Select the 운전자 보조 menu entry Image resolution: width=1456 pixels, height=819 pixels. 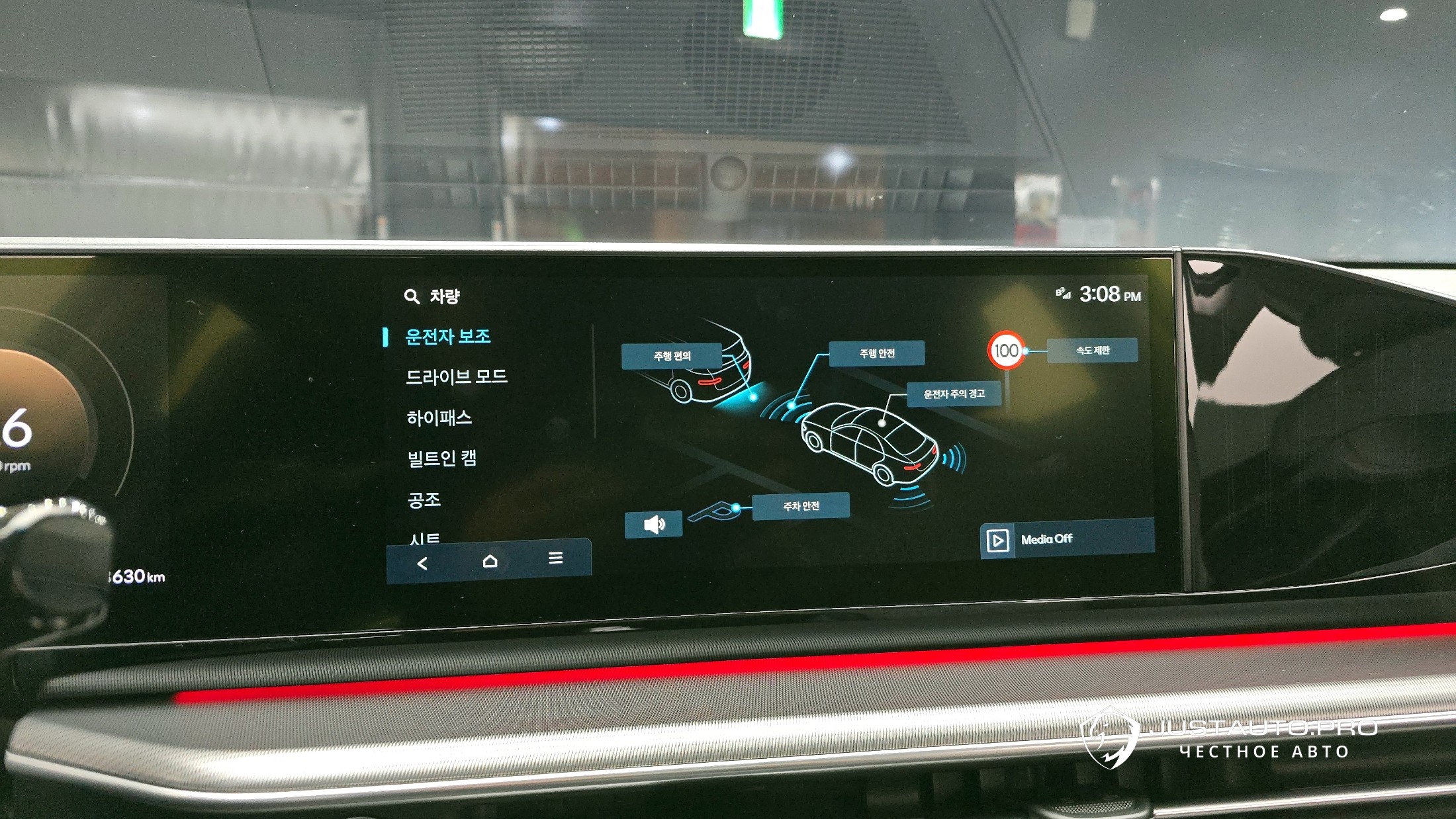pyautogui.click(x=447, y=337)
